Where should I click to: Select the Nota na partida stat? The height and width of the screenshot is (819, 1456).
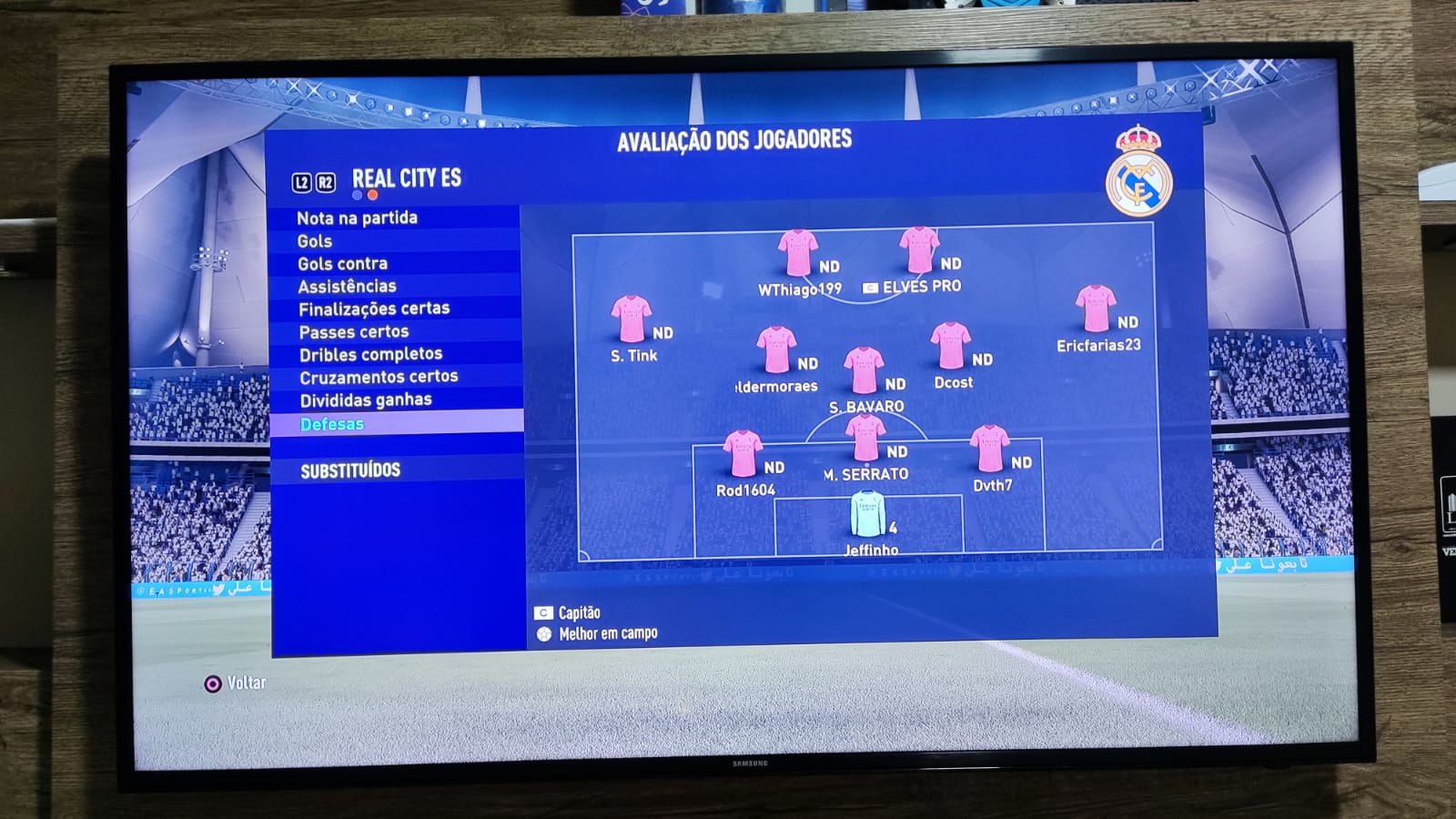[357, 218]
